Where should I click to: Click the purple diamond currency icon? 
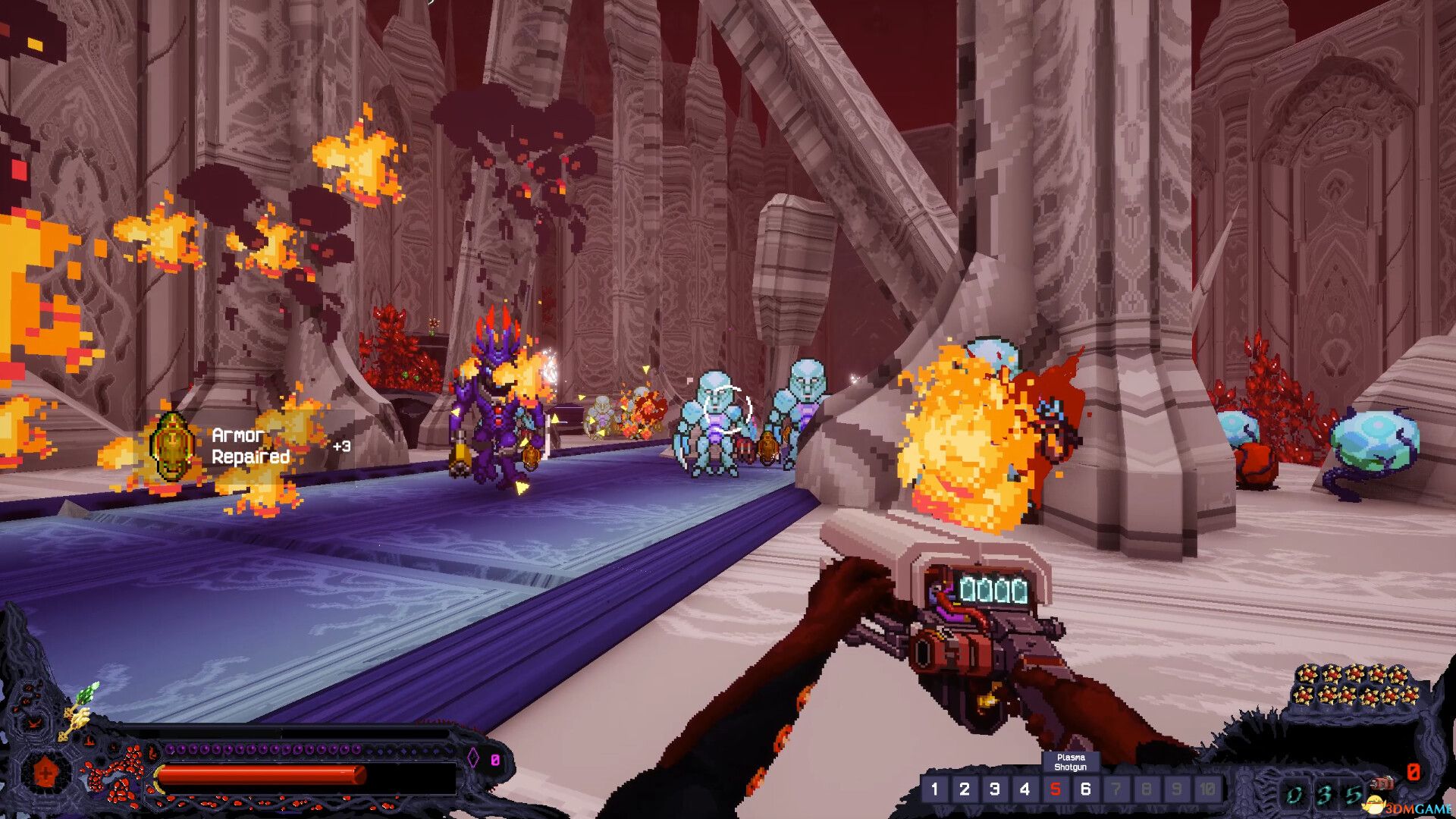[x=472, y=758]
